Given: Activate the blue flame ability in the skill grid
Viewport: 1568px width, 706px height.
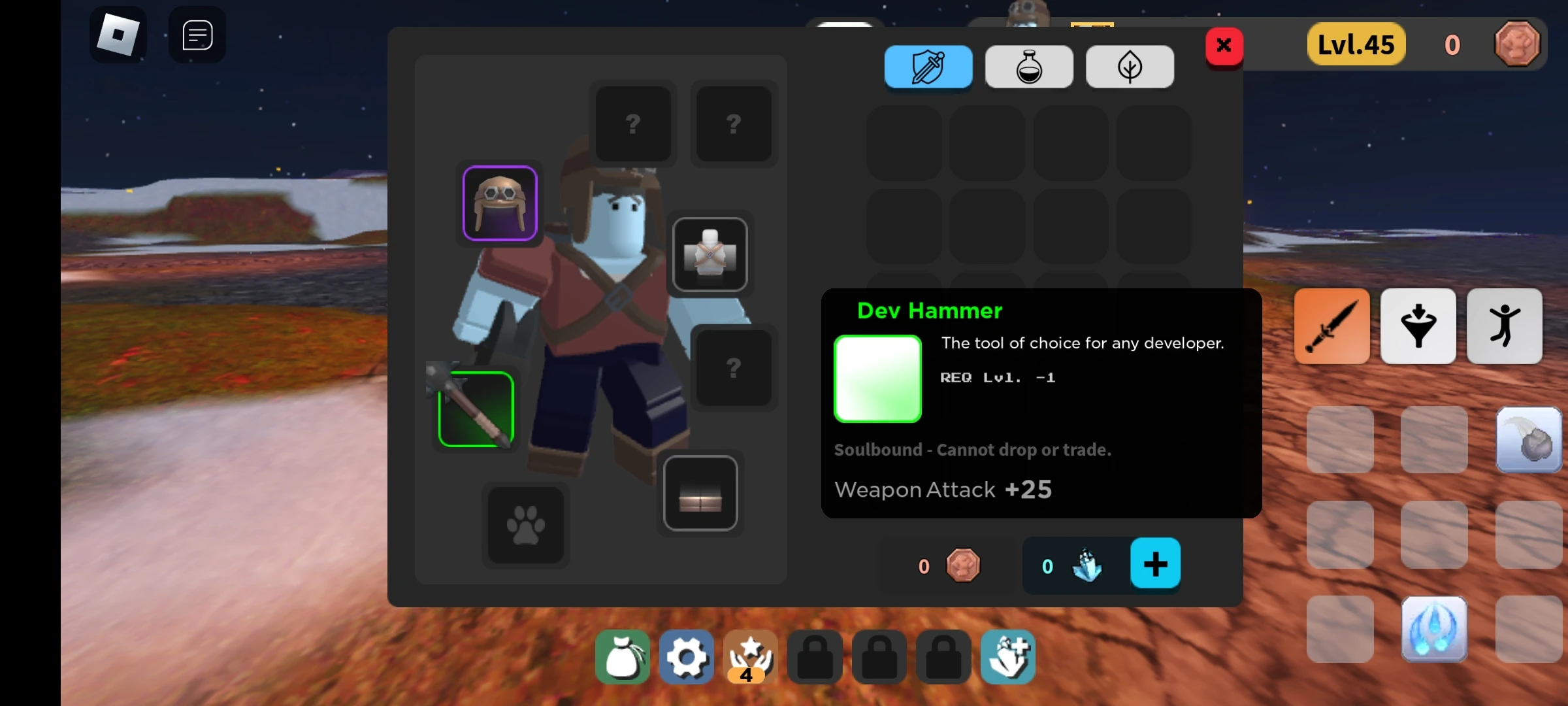Looking at the screenshot, I should click(x=1435, y=630).
